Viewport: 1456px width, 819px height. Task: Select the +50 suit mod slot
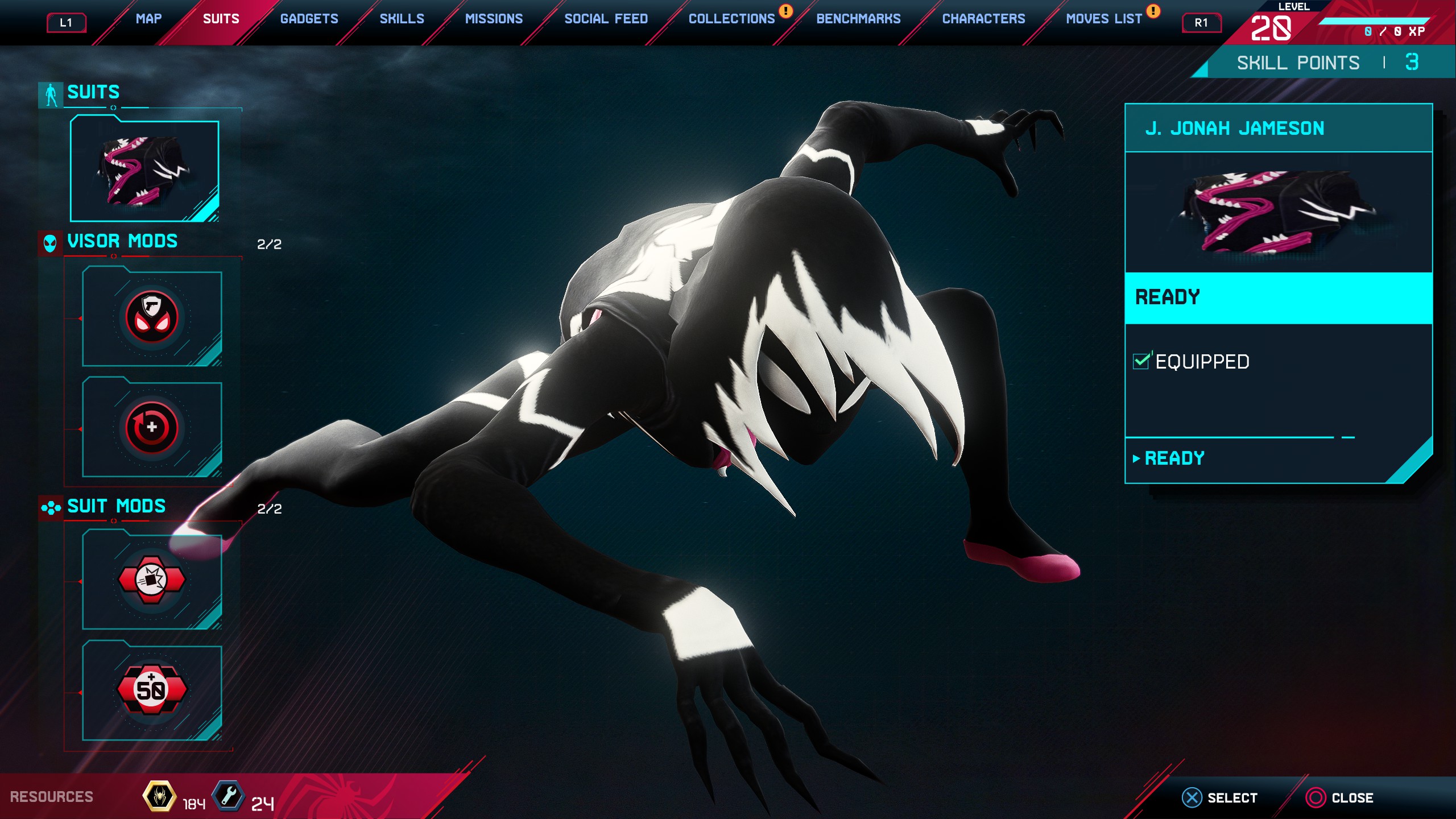pyautogui.click(x=152, y=690)
